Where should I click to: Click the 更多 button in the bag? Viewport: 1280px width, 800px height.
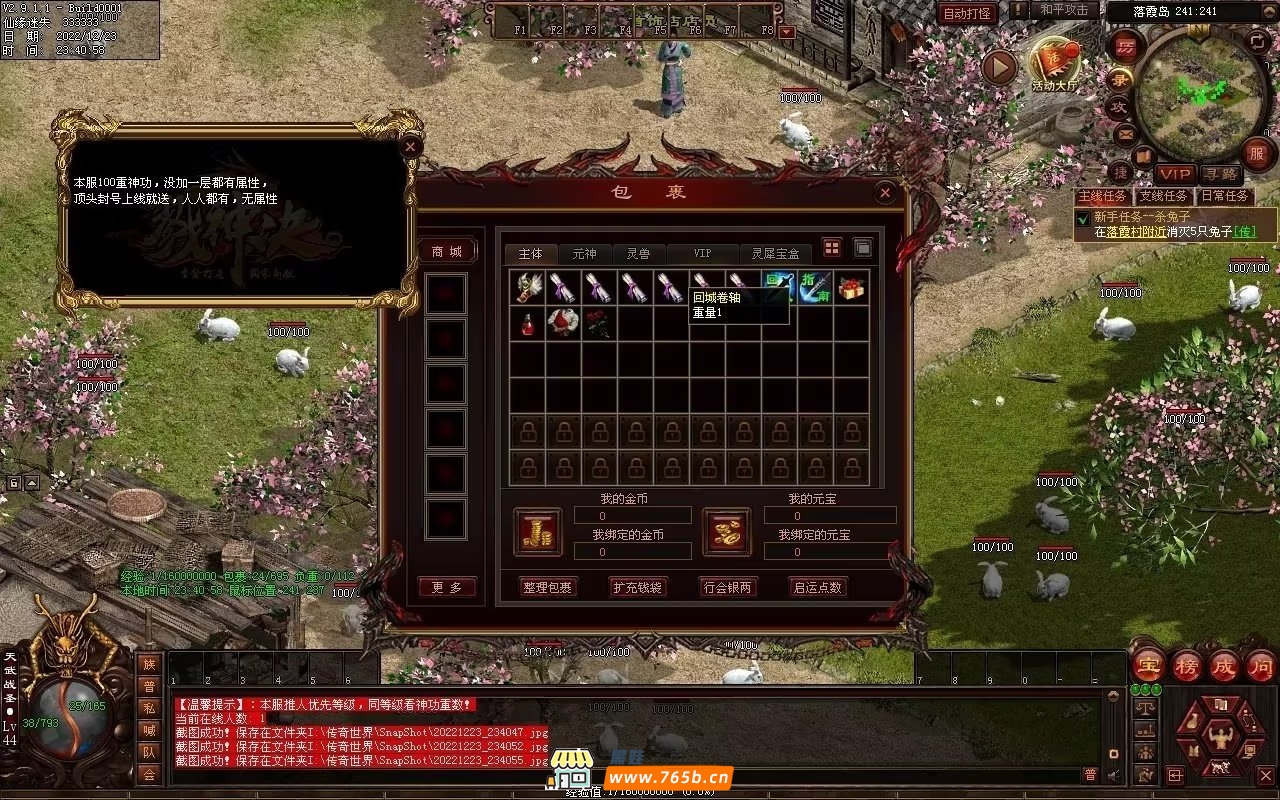click(446, 587)
